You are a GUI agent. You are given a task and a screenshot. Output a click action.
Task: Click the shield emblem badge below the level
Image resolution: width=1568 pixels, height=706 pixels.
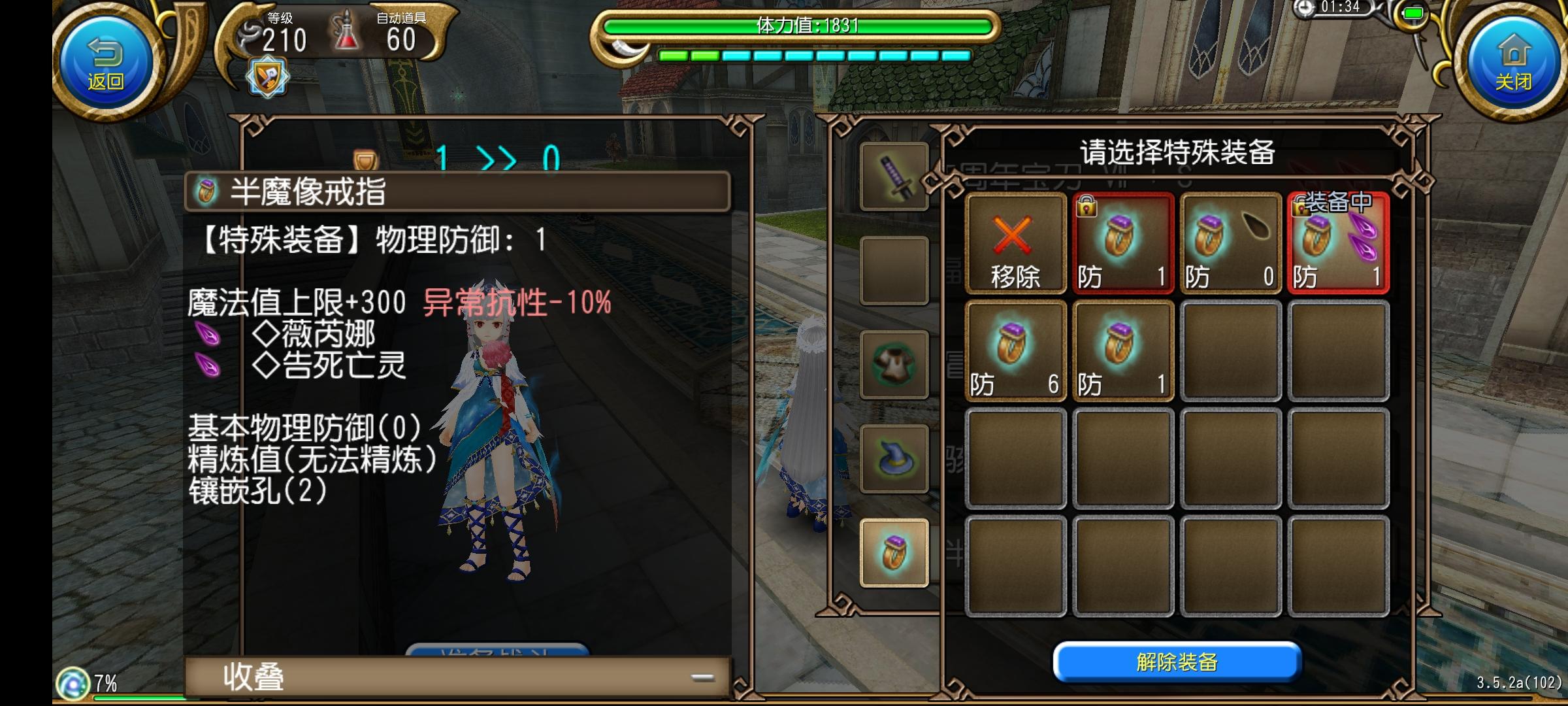(267, 75)
